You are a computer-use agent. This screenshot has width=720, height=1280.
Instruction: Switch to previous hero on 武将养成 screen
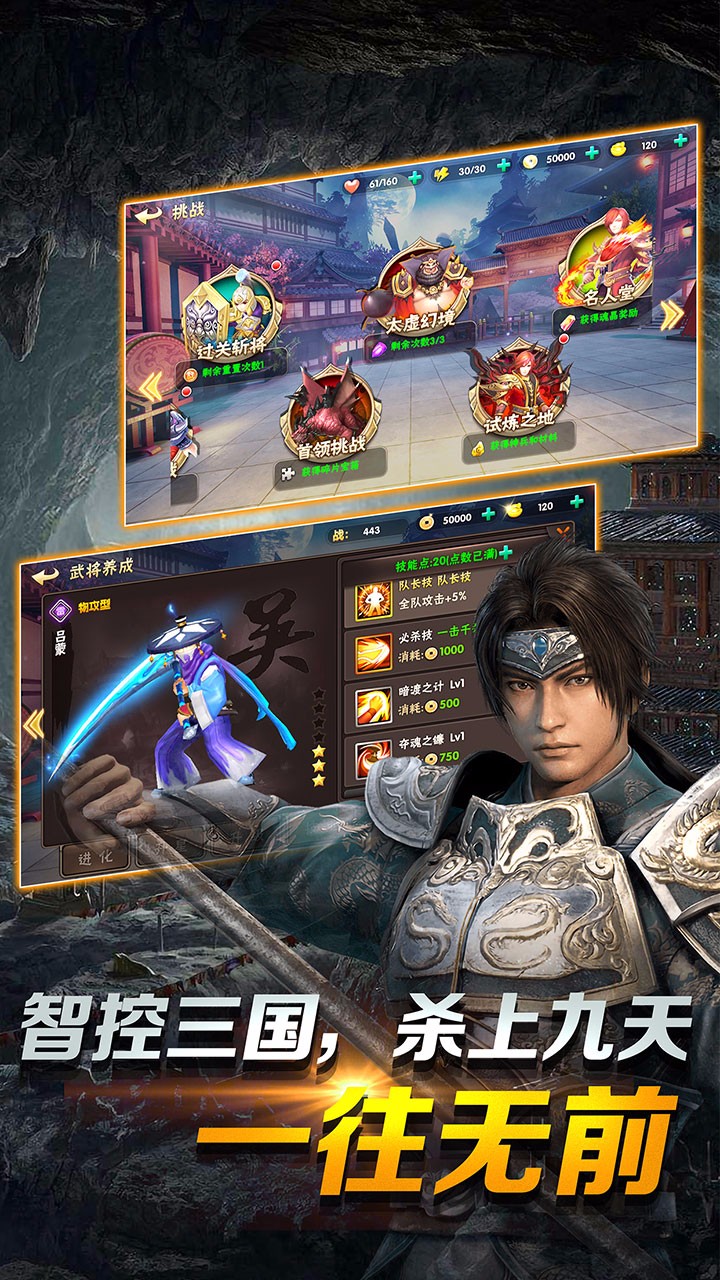coord(33,722)
